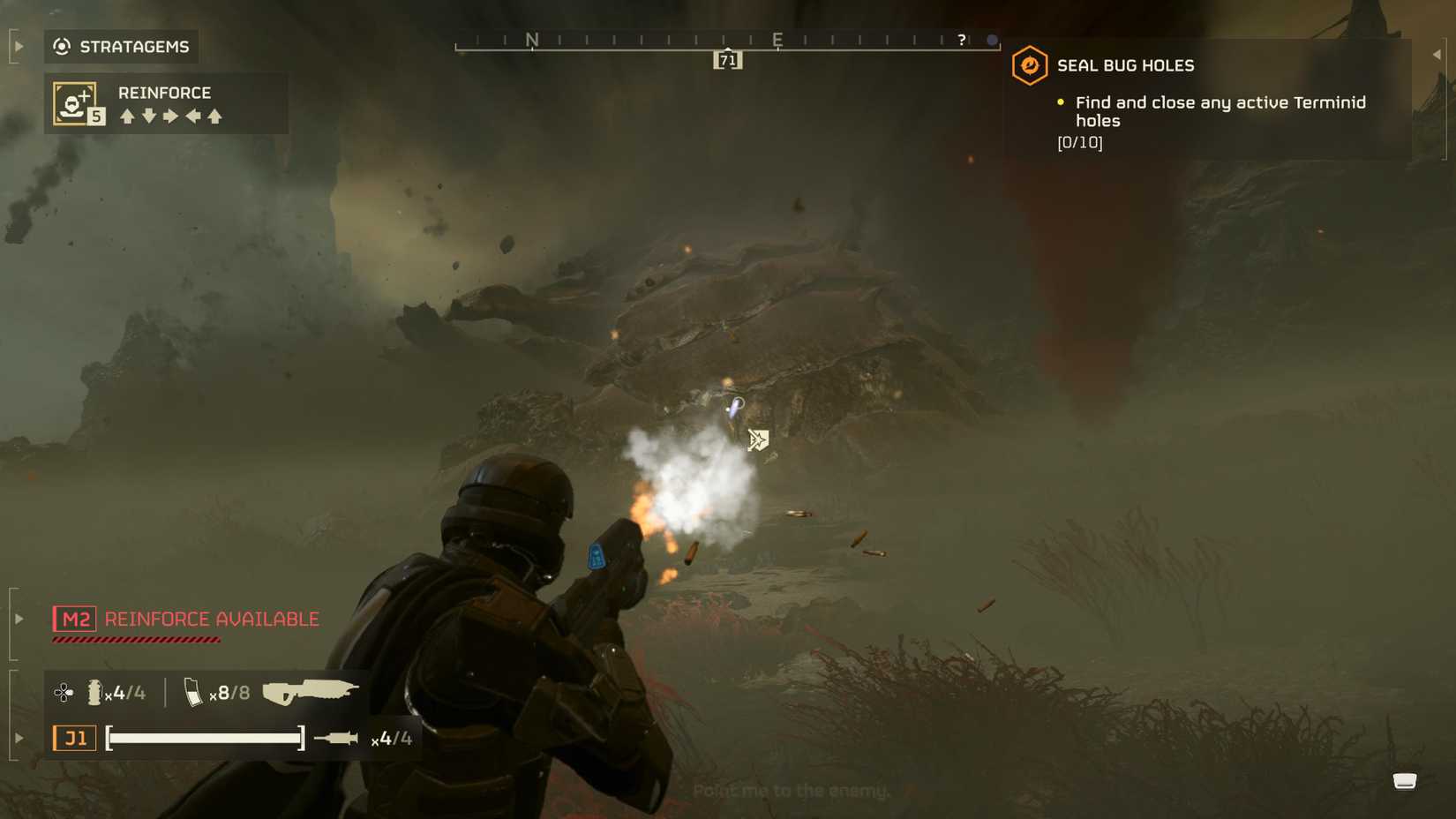The height and width of the screenshot is (819, 1456).
Task: Expand the arrow beside the Reinforce Available message
Action: (17, 619)
